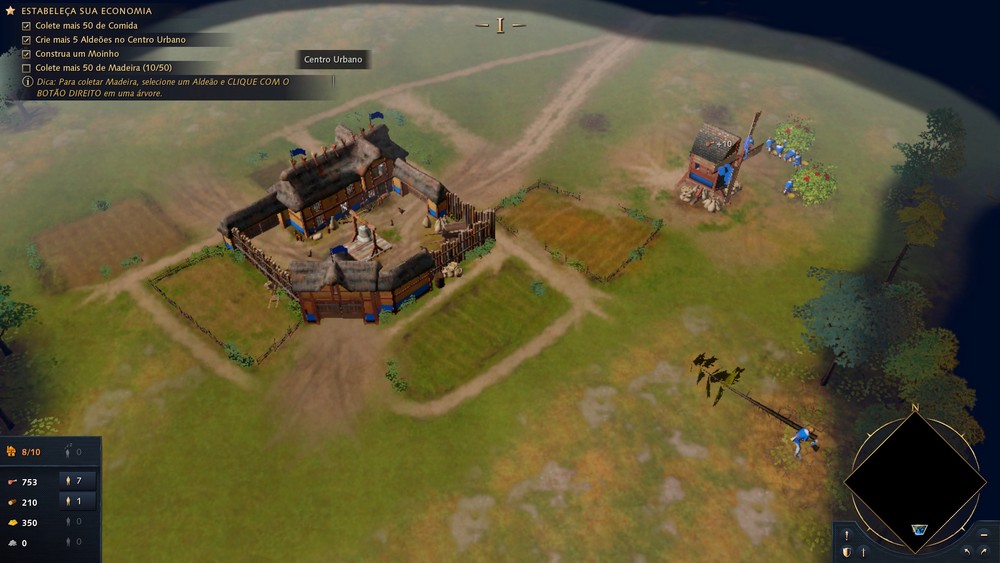Click the minus button beside the minimap
The width and height of the screenshot is (1000, 563).
click(x=984, y=535)
